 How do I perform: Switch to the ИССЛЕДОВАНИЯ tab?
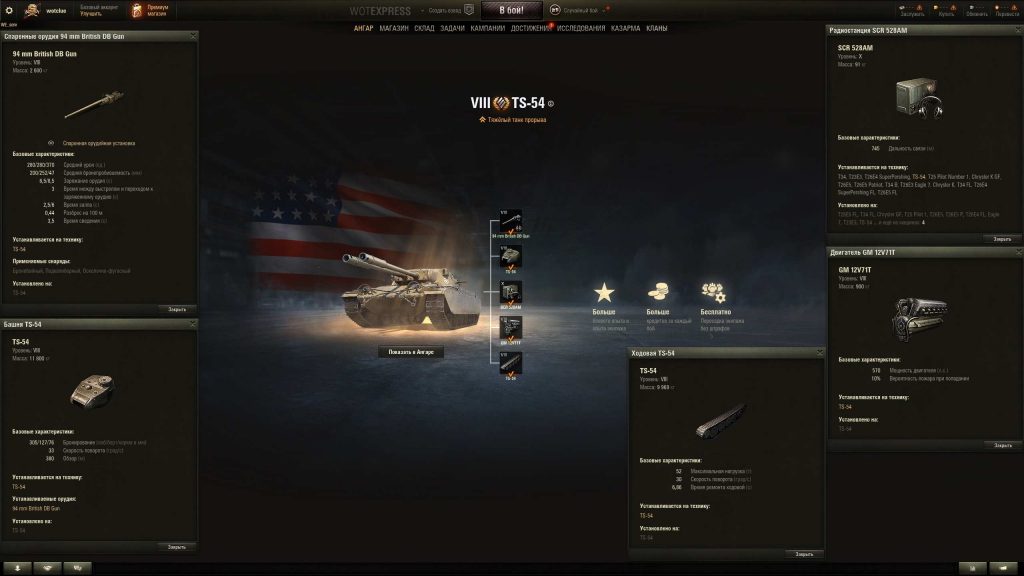coord(581,28)
